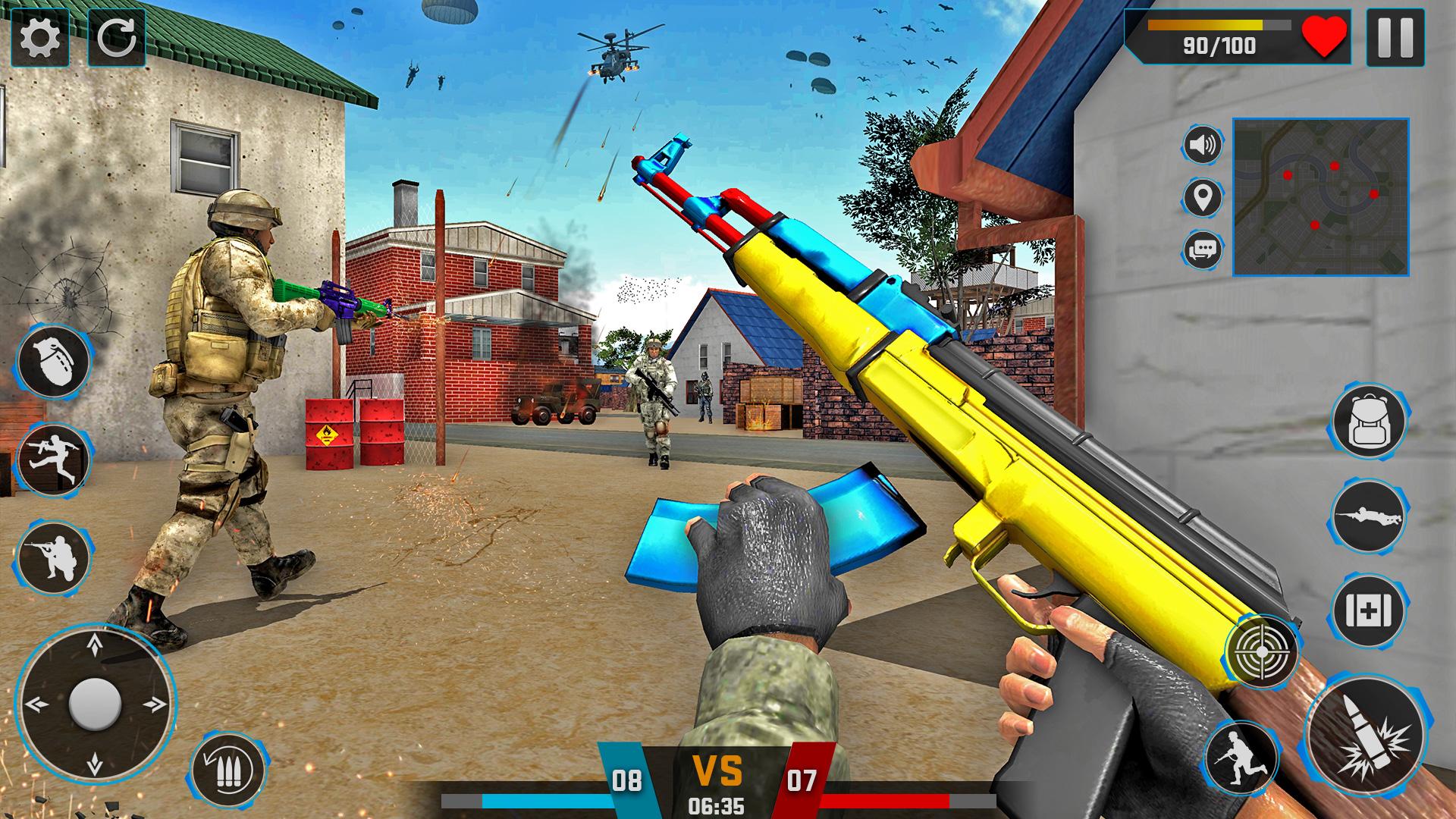This screenshot has height=819, width=1456.
Task: Pause the game
Action: (x=1394, y=36)
